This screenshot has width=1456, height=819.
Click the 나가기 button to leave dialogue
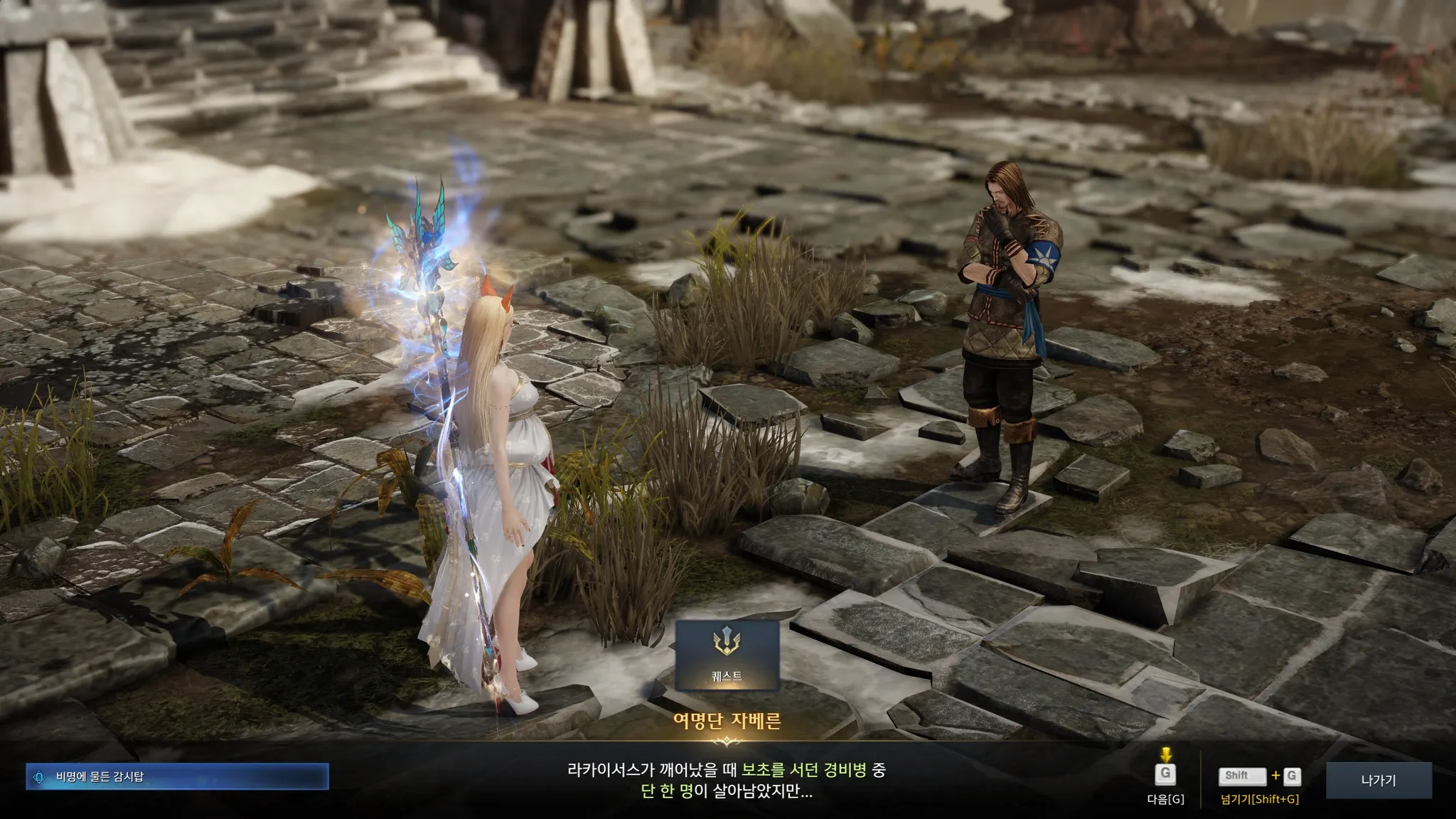point(1378,780)
